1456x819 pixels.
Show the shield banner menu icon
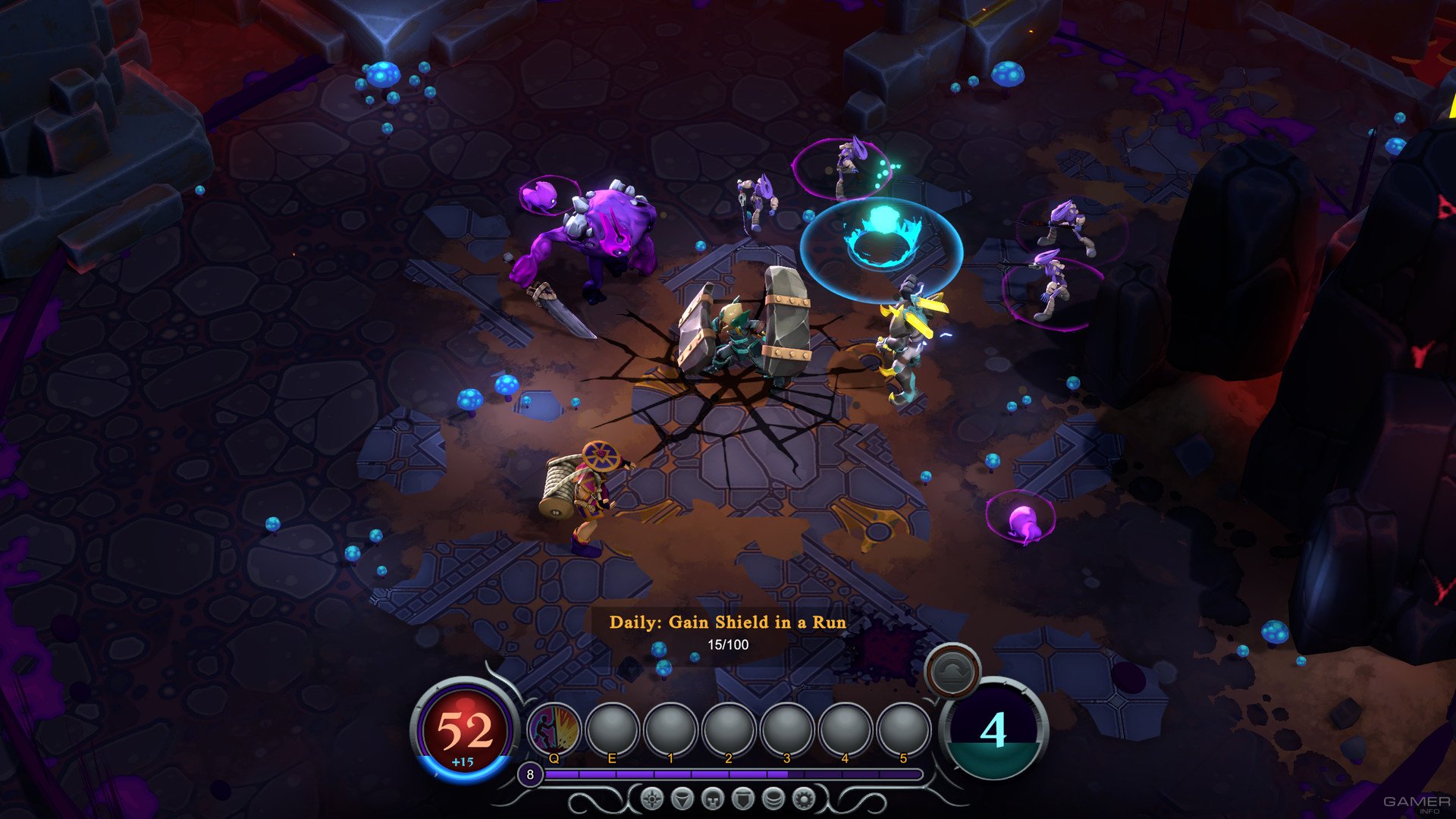[x=742, y=799]
